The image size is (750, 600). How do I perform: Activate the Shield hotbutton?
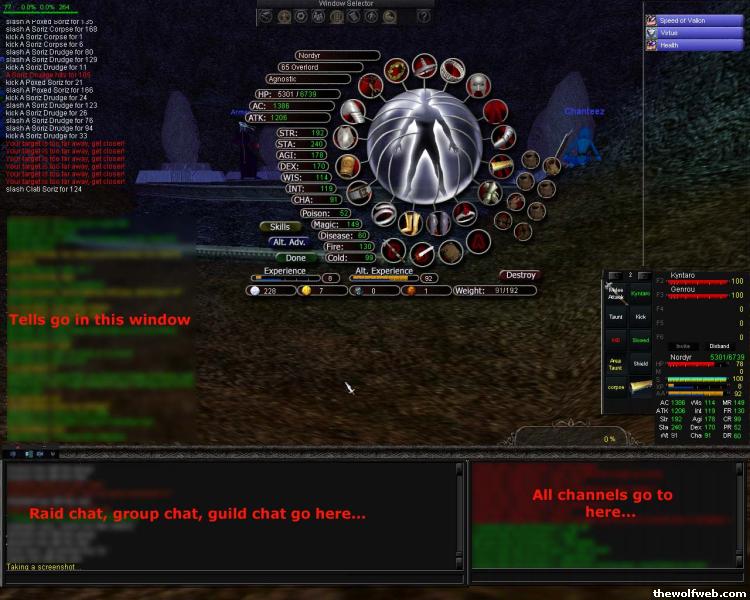click(x=640, y=364)
